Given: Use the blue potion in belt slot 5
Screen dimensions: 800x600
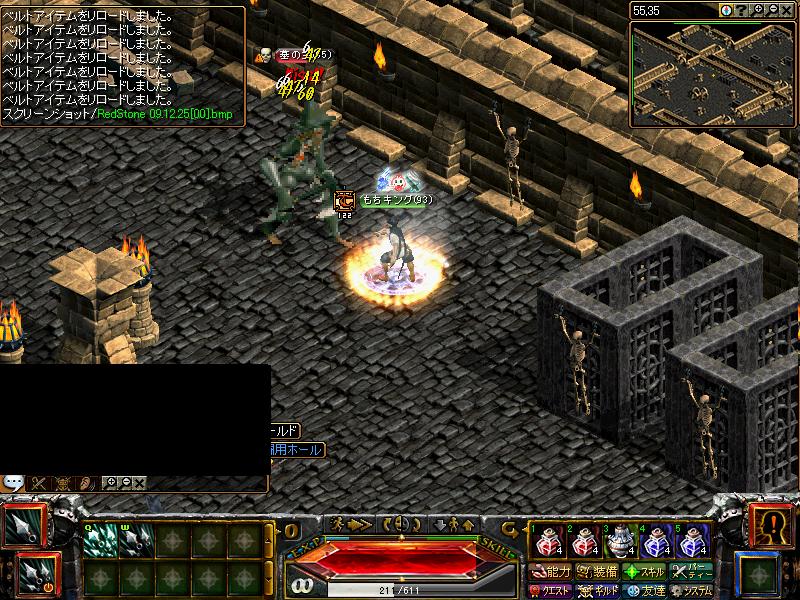Looking at the screenshot, I should [x=692, y=542].
